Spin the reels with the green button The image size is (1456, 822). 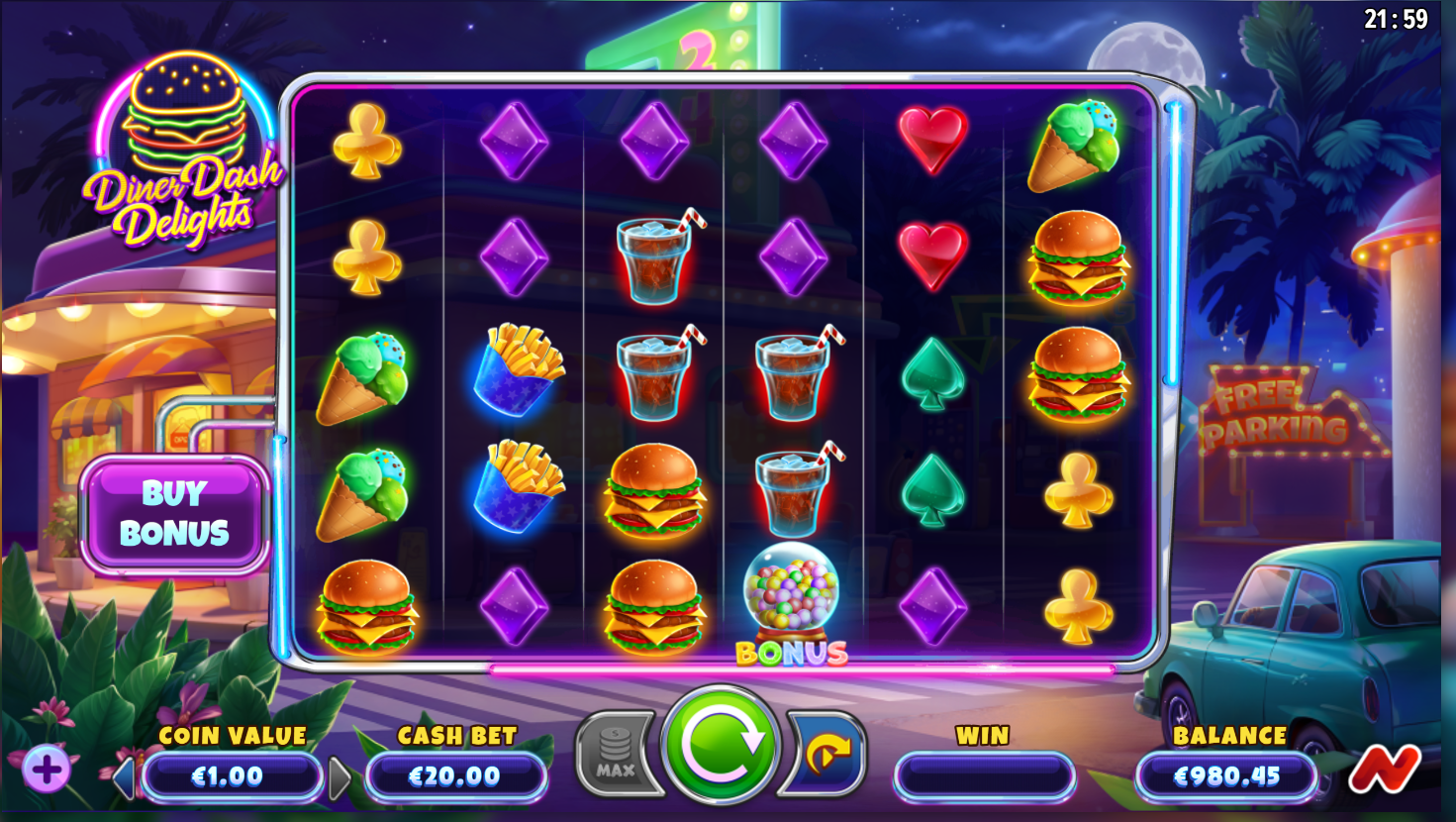coord(721,745)
